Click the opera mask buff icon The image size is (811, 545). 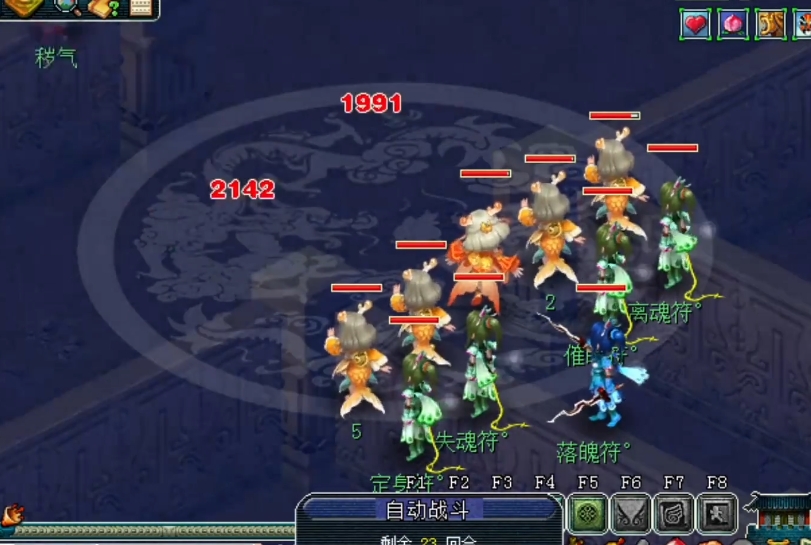[x=802, y=24]
